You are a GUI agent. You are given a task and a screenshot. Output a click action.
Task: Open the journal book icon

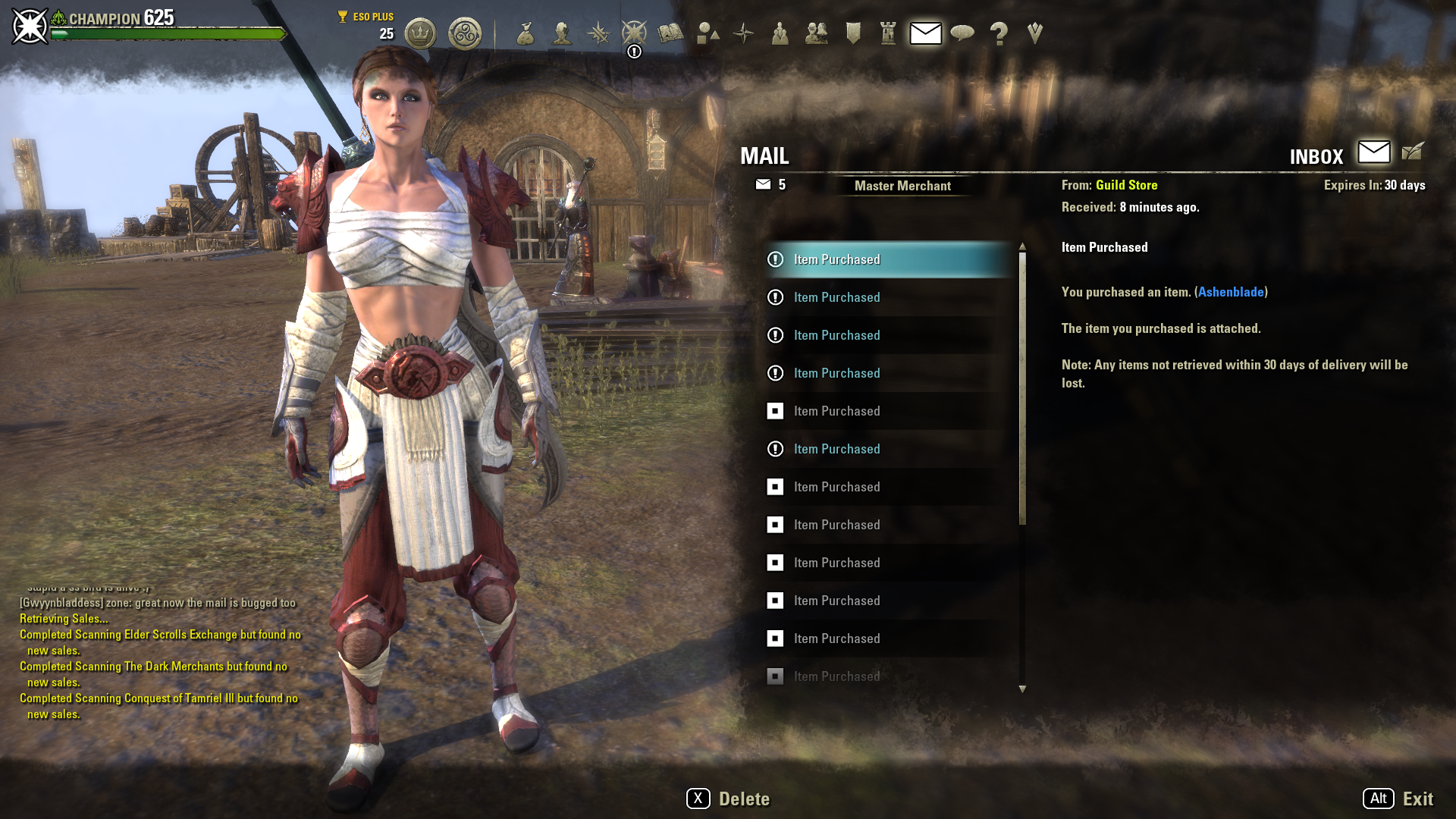pos(670,33)
